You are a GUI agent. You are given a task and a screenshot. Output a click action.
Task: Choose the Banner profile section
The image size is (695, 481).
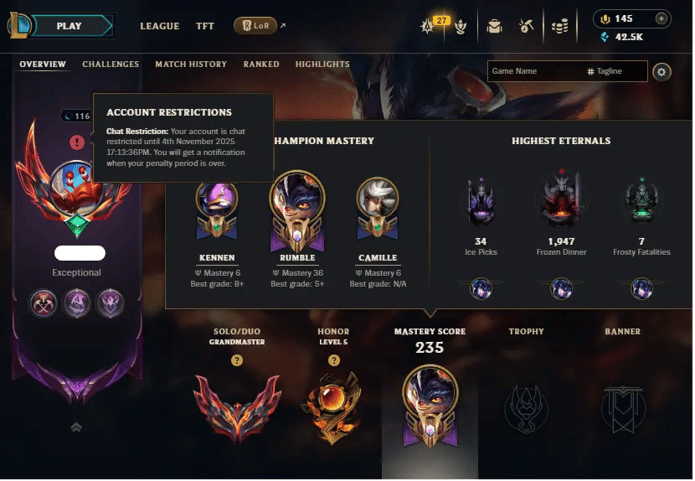pos(622,405)
